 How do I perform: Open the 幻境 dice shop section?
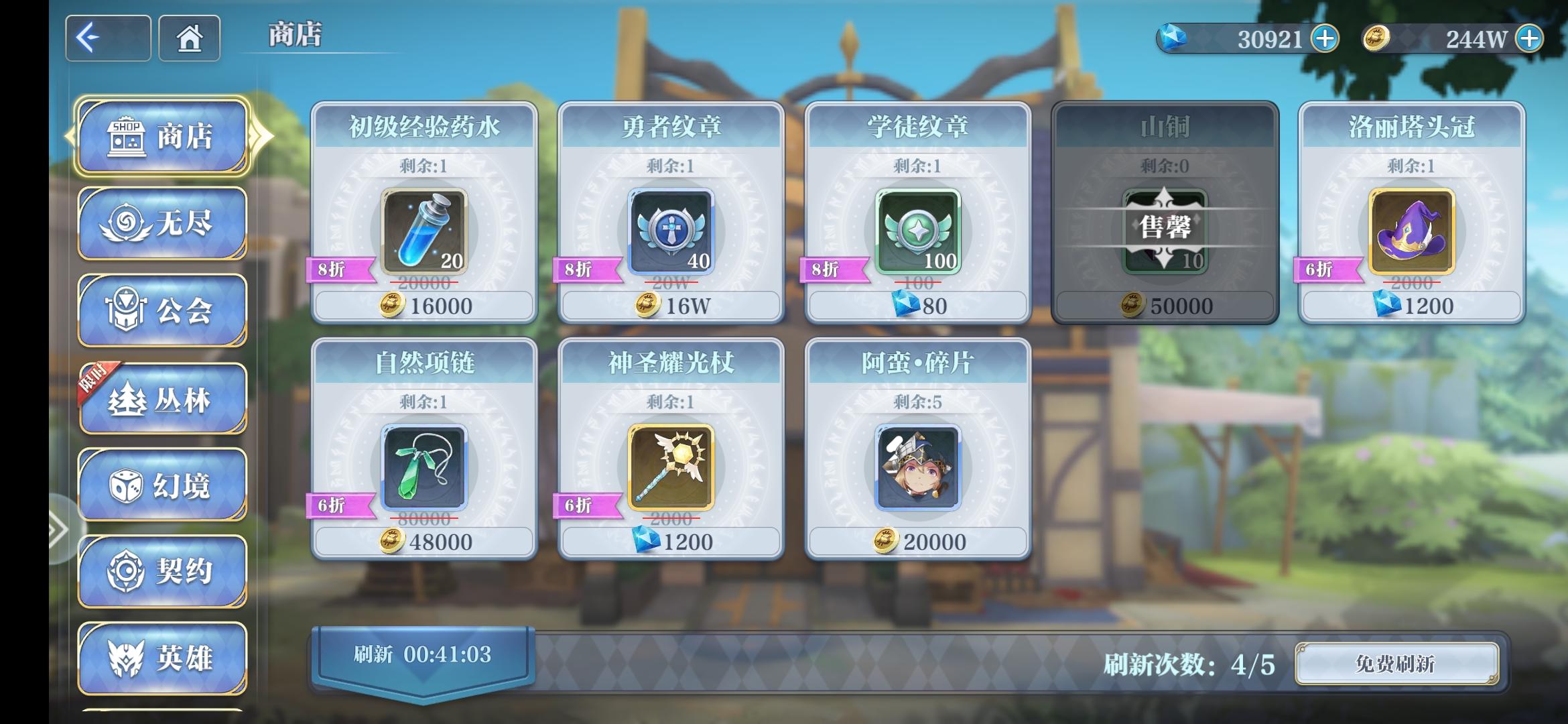(x=161, y=485)
